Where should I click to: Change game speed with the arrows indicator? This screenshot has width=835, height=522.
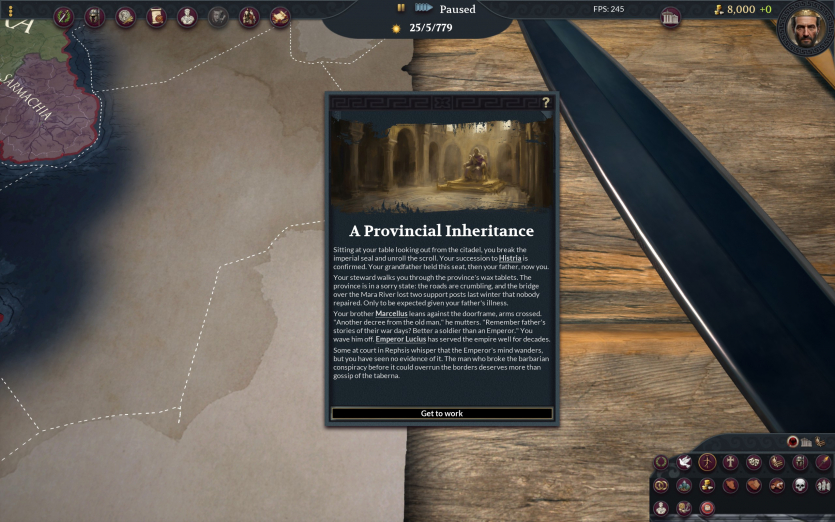pos(423,8)
